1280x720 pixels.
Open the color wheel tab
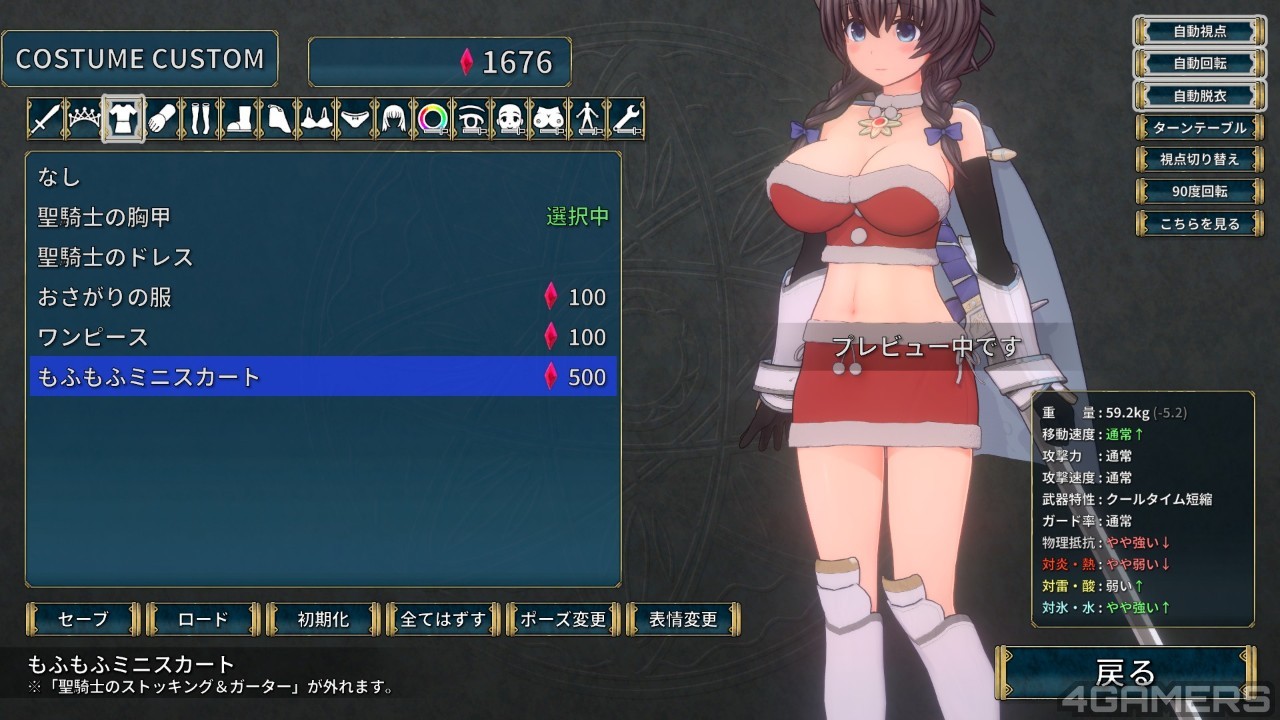pyautogui.click(x=432, y=119)
